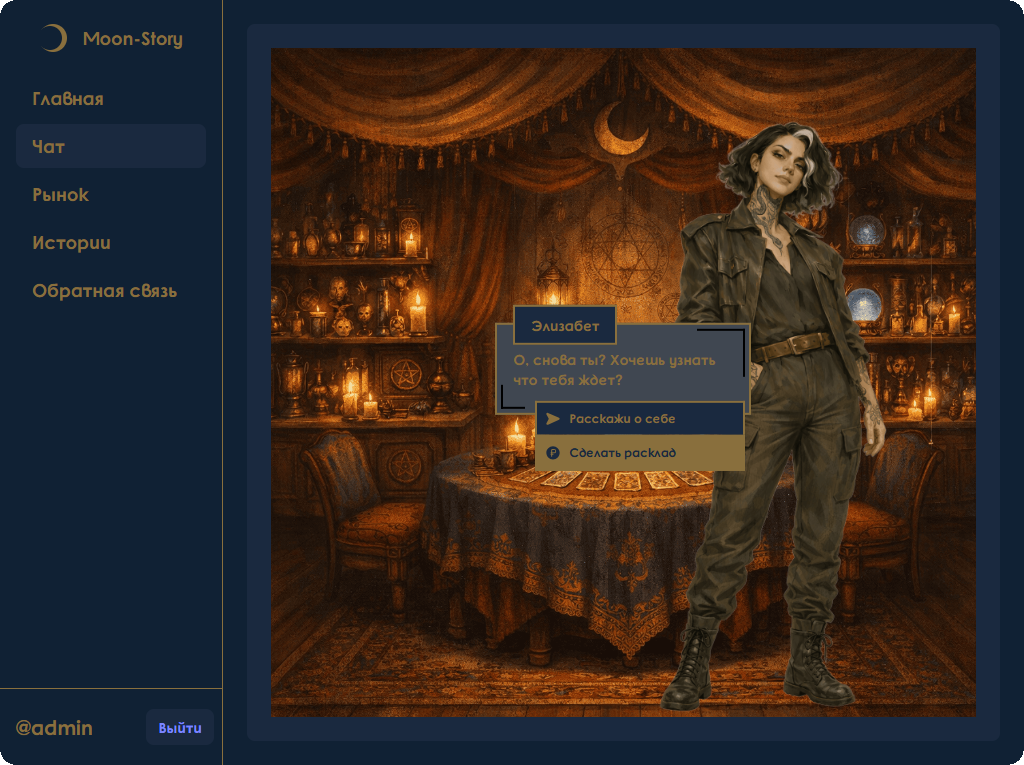Click the Moon-Story logo
This screenshot has height=765, width=1024.
point(112,39)
